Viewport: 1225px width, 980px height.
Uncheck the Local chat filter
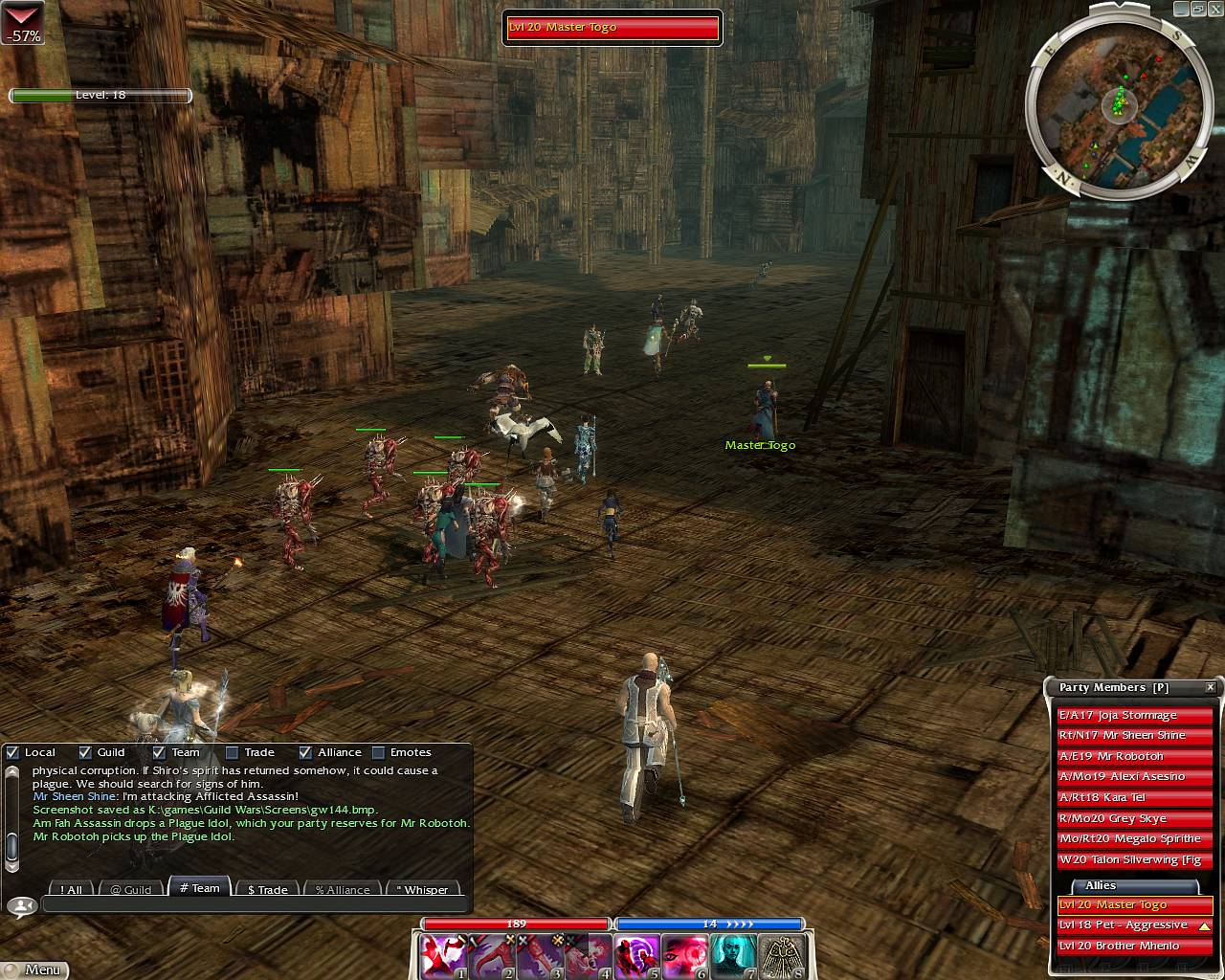[x=12, y=752]
